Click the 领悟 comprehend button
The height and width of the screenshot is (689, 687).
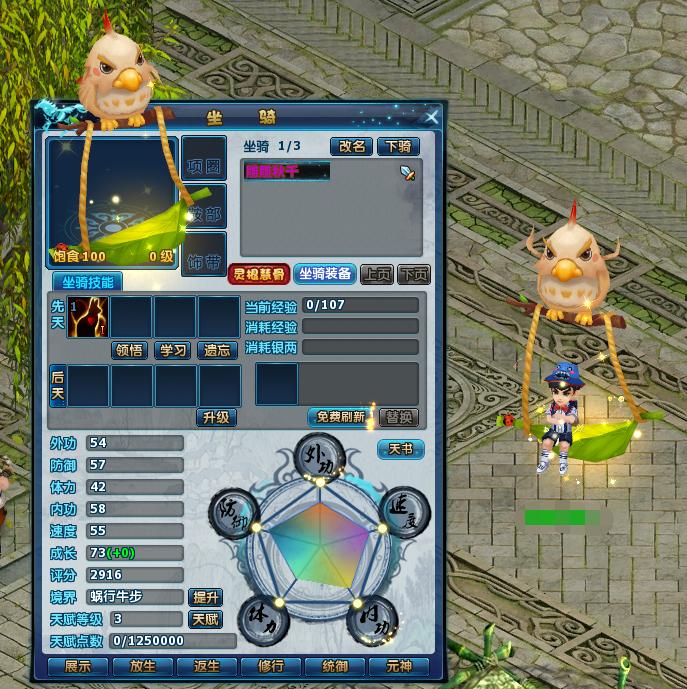coord(130,350)
